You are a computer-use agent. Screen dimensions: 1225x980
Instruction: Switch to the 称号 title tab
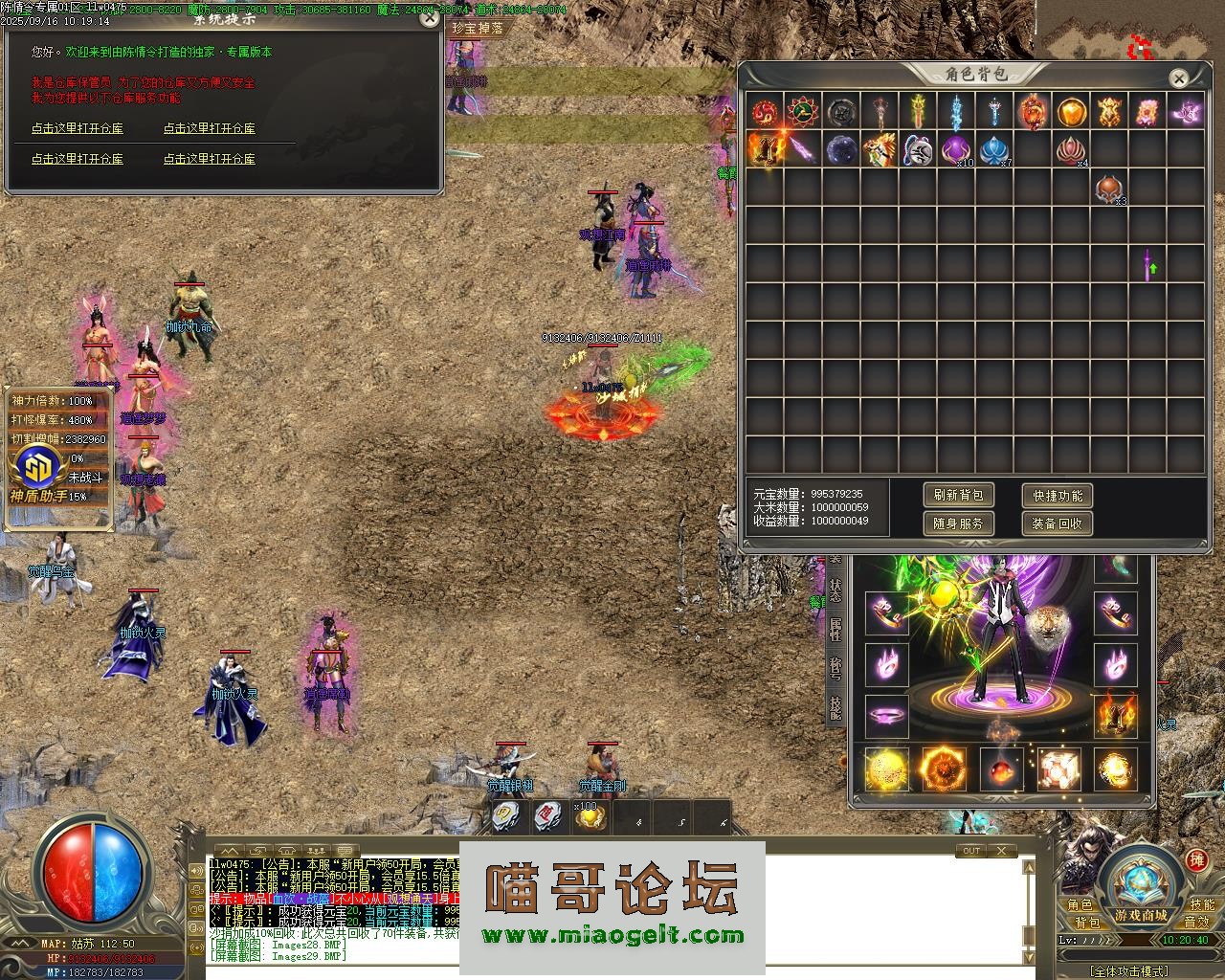[835, 667]
